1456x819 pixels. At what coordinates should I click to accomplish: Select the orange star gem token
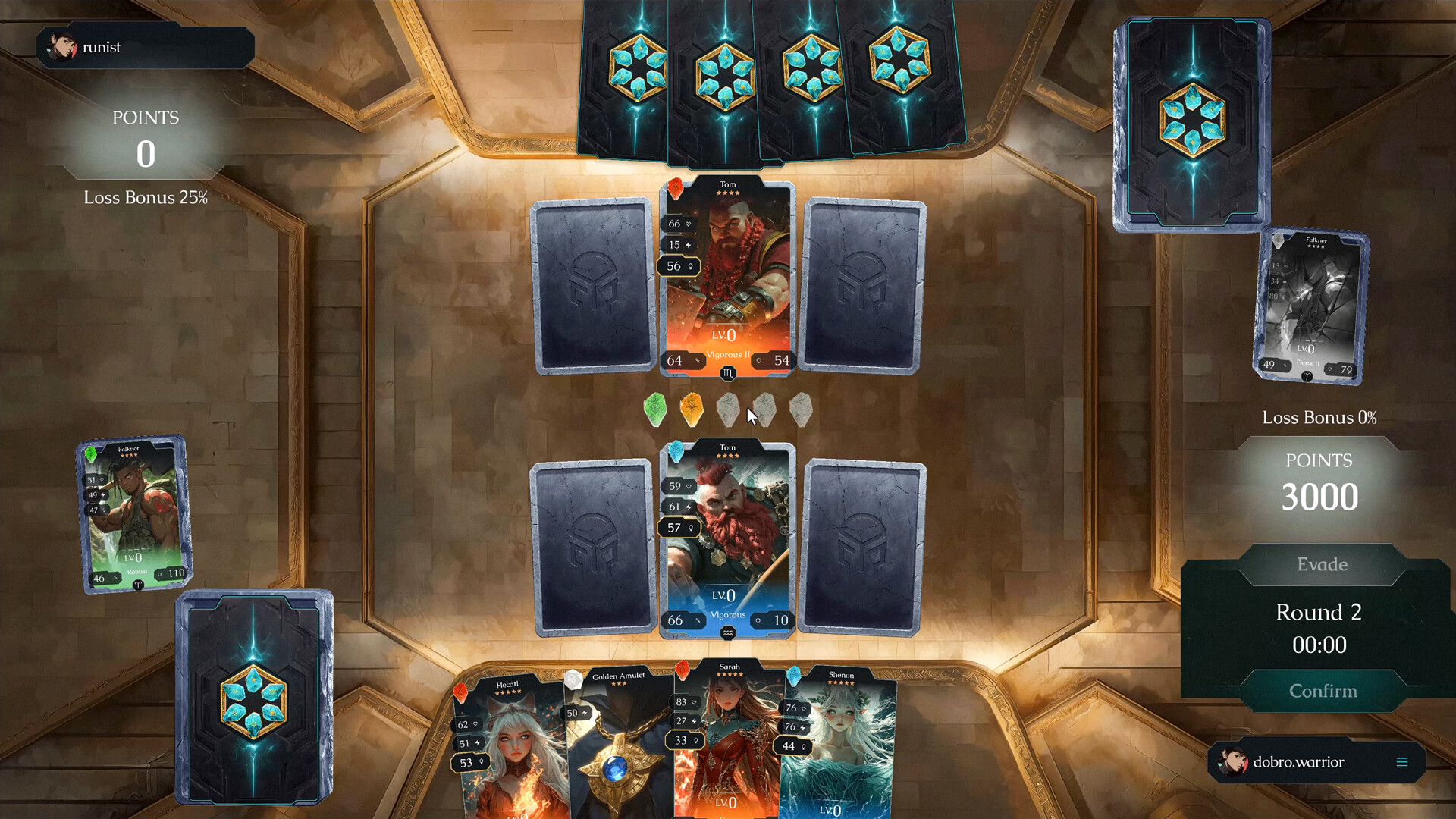pos(692,407)
